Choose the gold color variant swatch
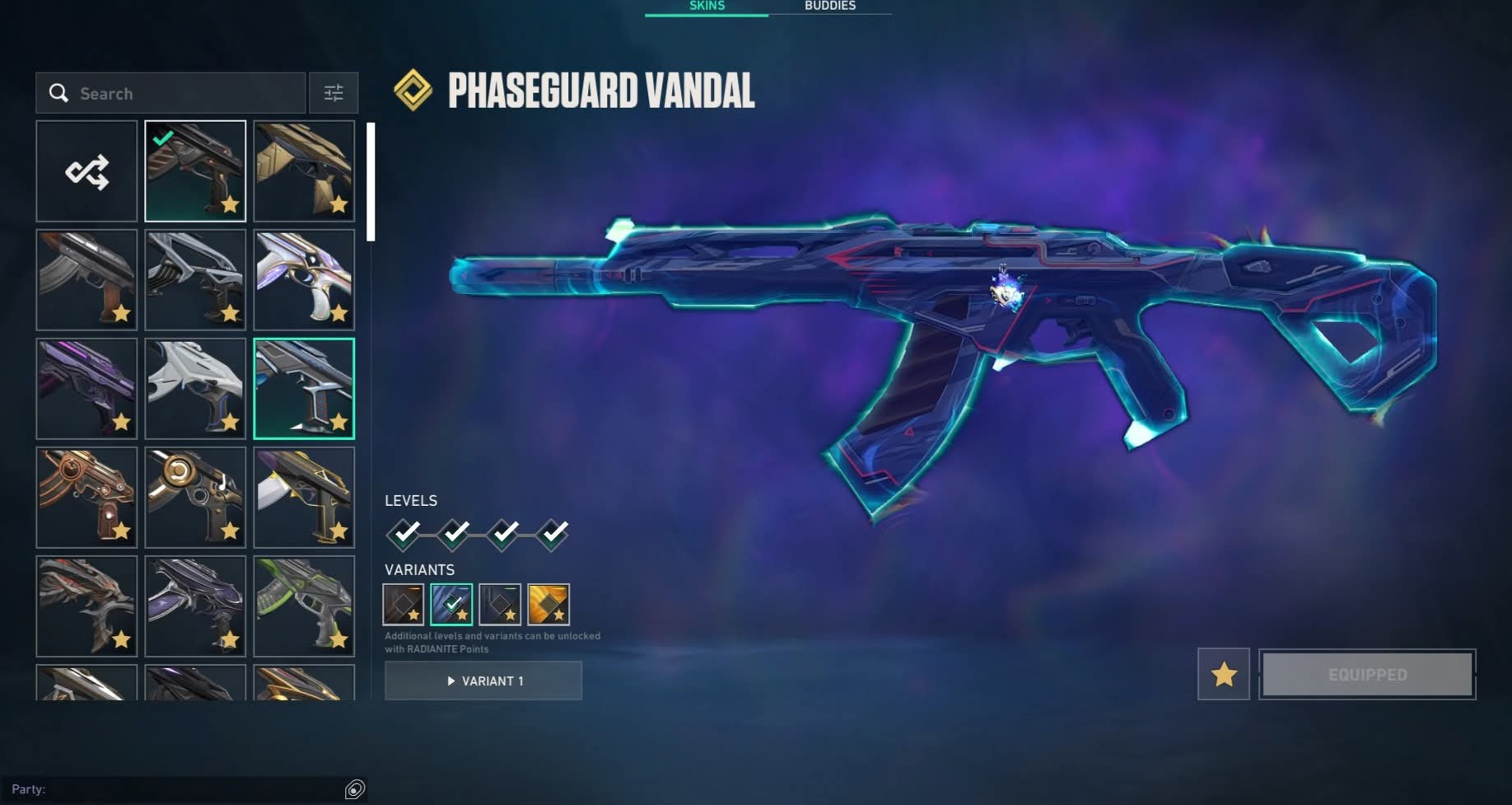Image resolution: width=1512 pixels, height=805 pixels. (548, 604)
